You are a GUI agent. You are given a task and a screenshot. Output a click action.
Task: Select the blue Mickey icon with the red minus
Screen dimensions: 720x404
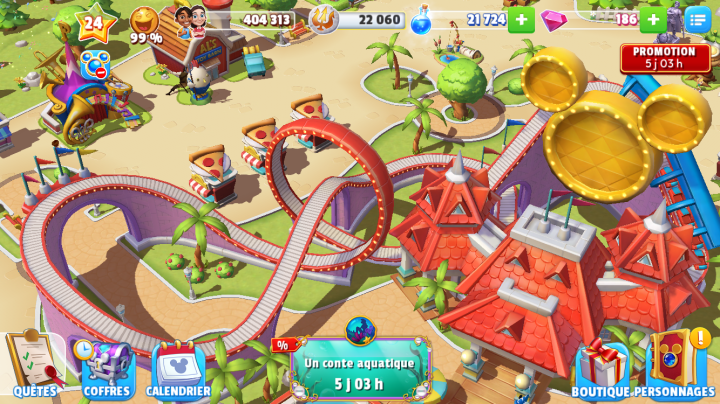point(95,64)
